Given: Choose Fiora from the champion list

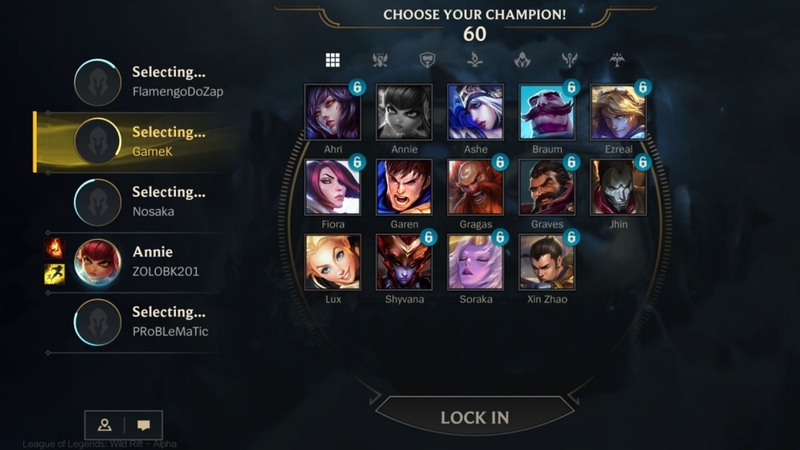Looking at the screenshot, I should click(333, 187).
